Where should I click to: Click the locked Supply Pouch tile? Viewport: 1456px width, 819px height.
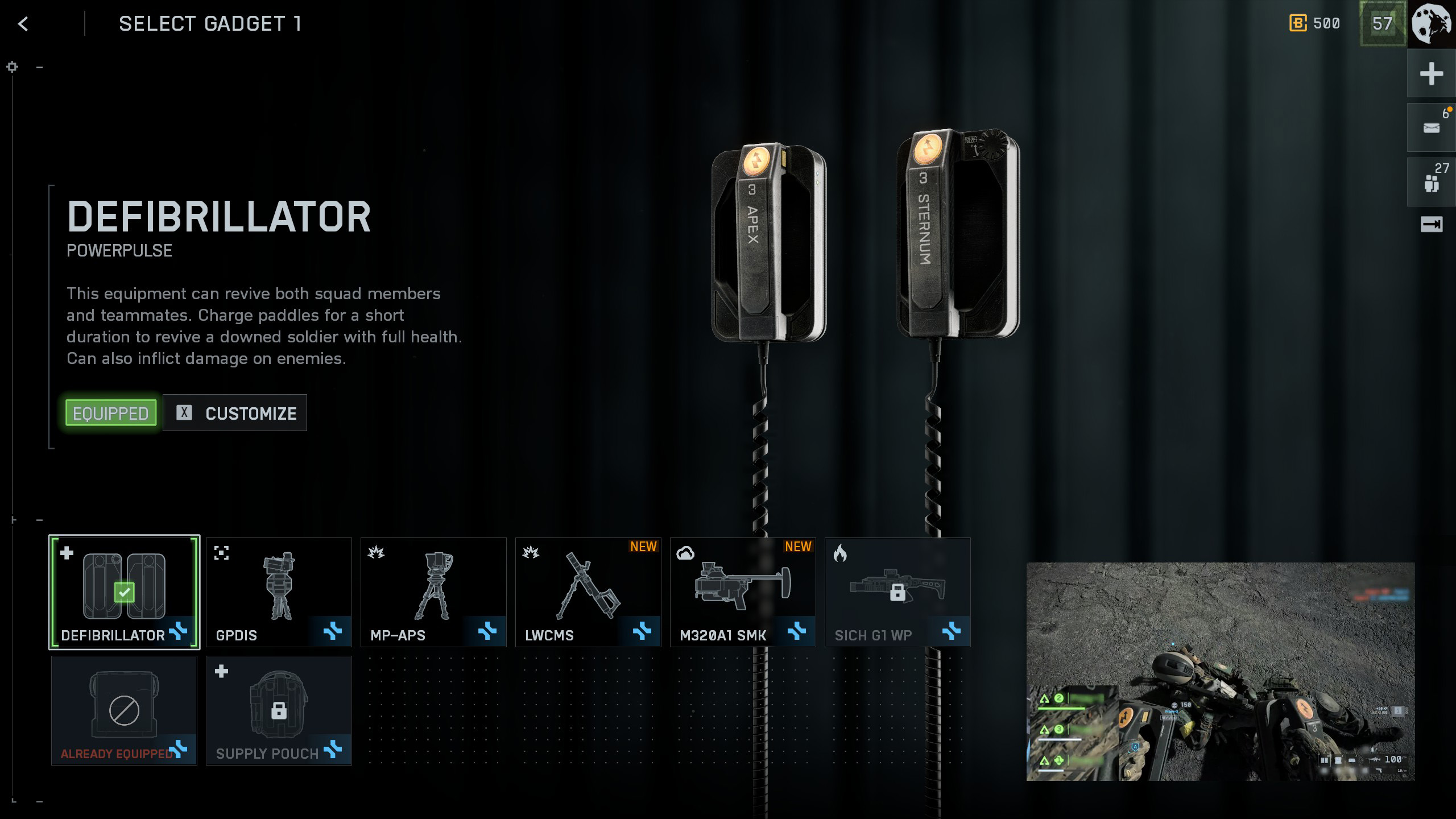pyautogui.click(x=279, y=710)
